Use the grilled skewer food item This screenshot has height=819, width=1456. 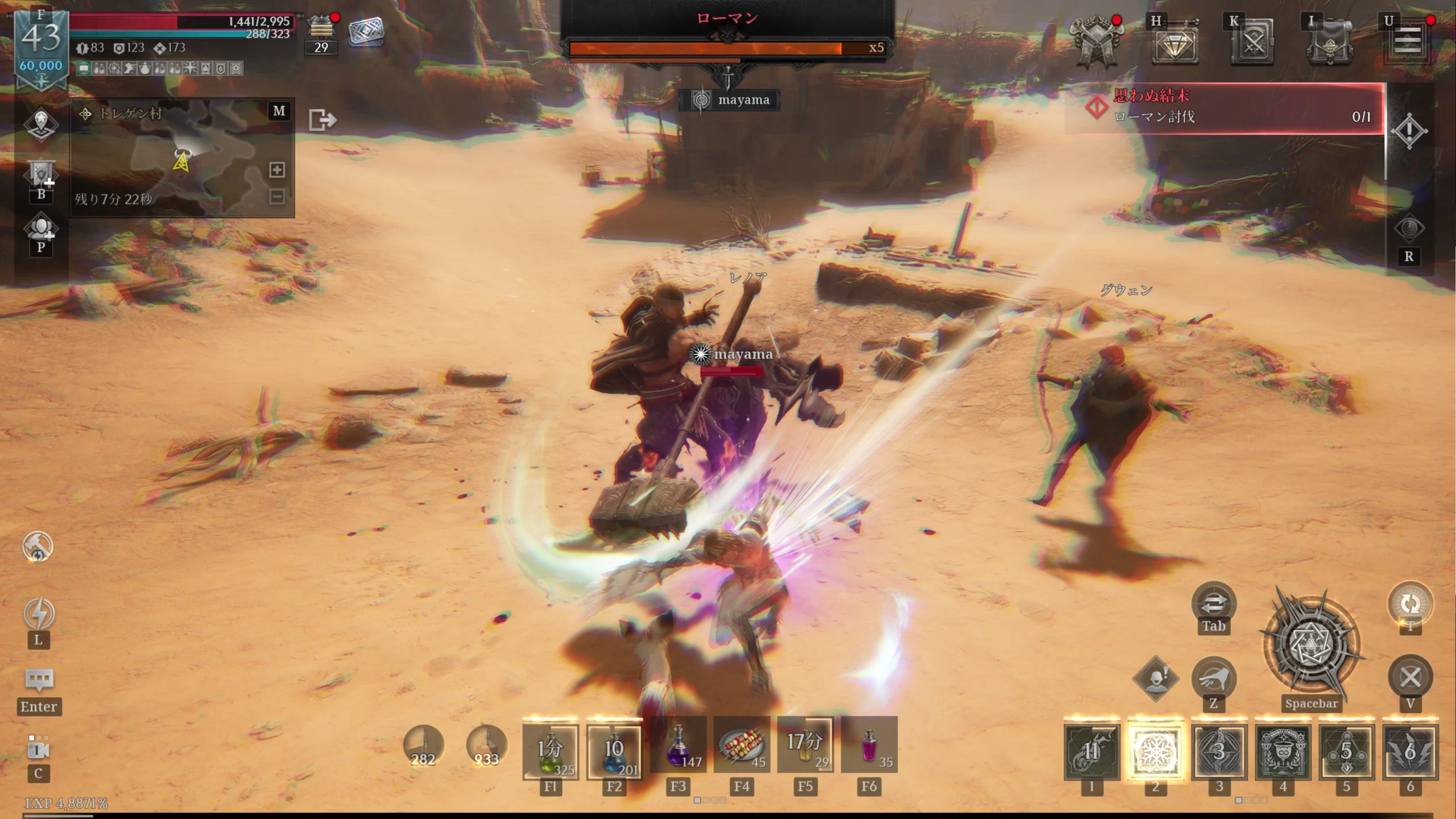[742, 745]
